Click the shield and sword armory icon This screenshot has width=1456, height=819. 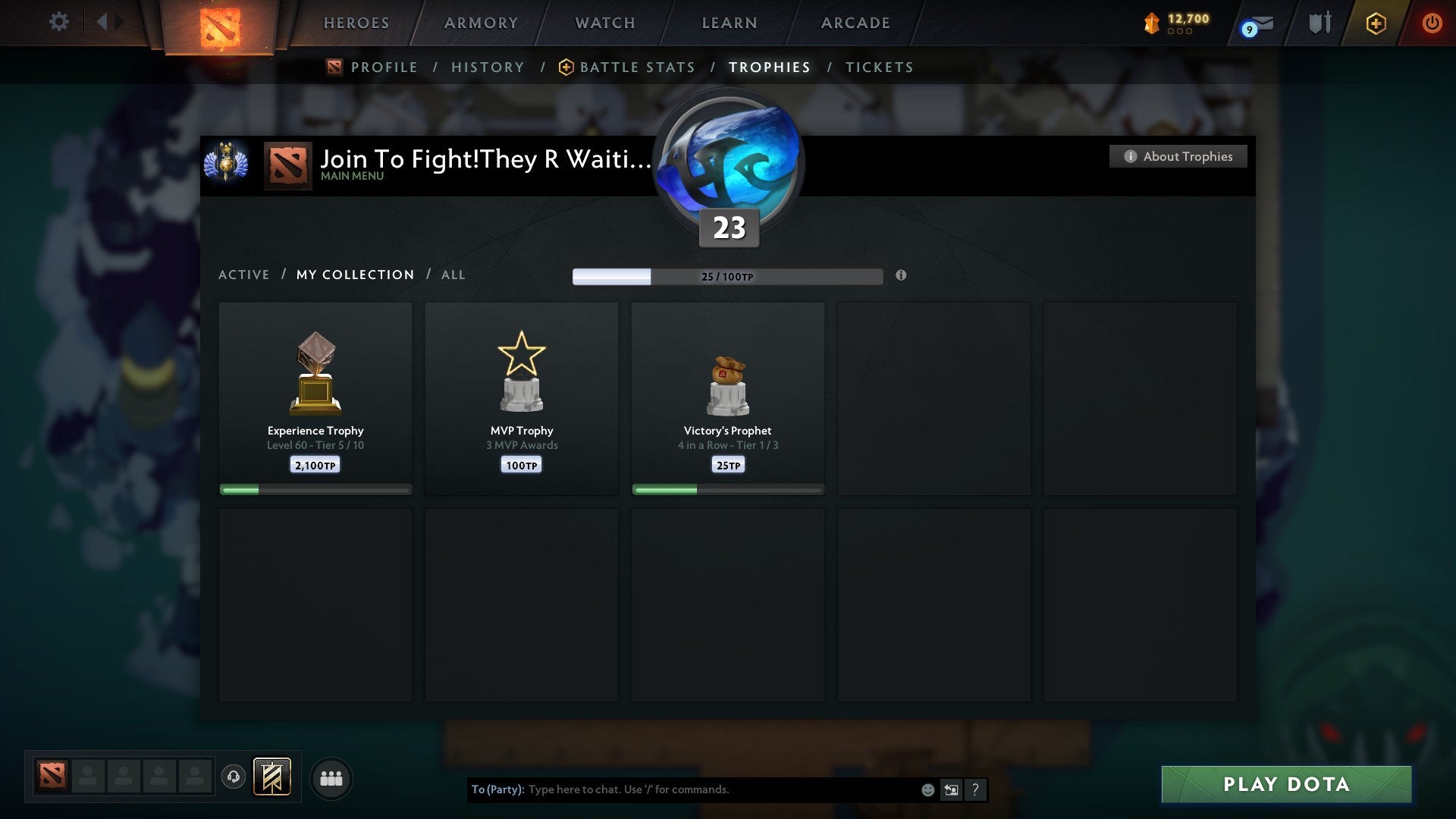(1318, 22)
